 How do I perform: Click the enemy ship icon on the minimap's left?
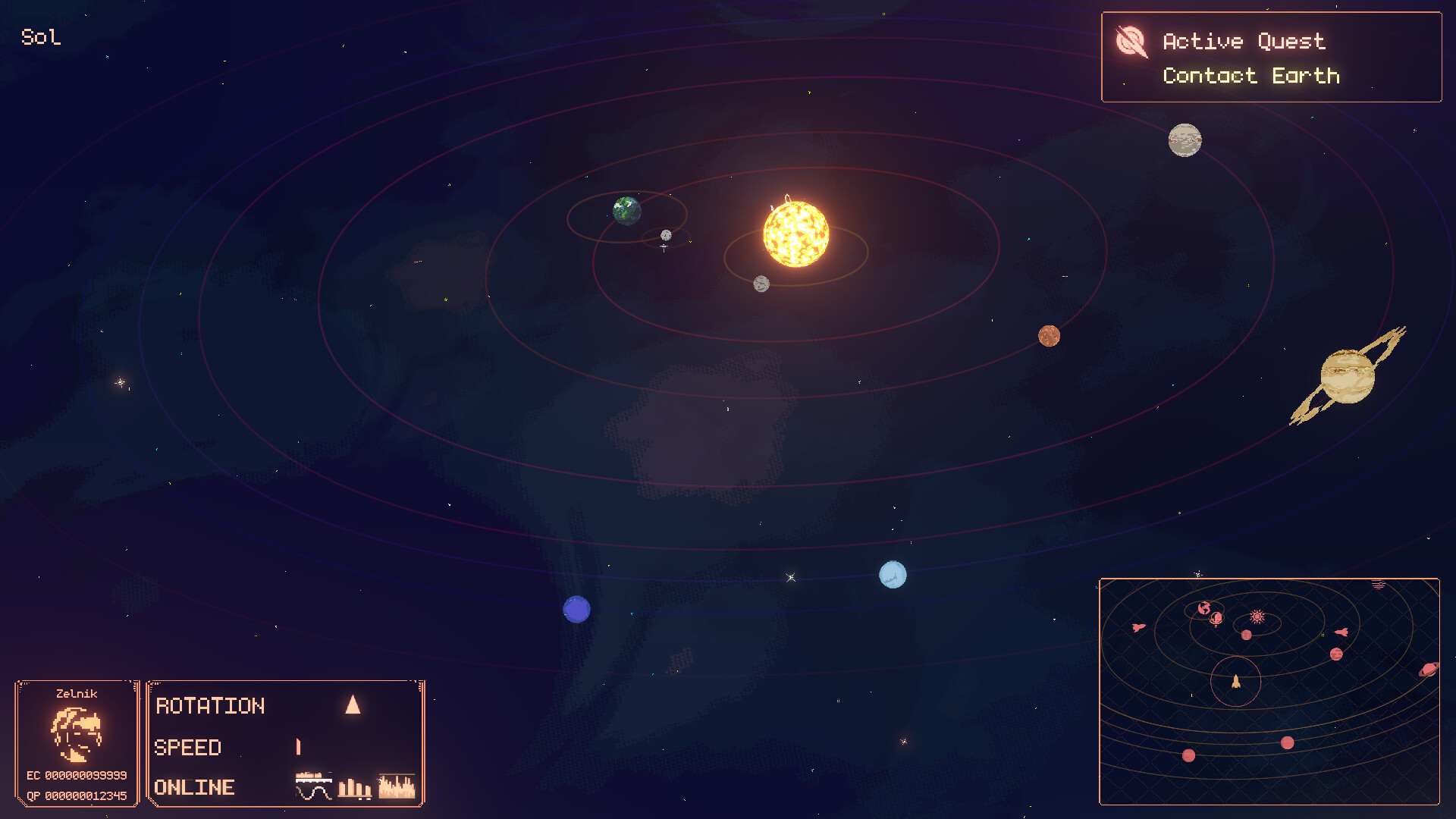coord(1137,628)
